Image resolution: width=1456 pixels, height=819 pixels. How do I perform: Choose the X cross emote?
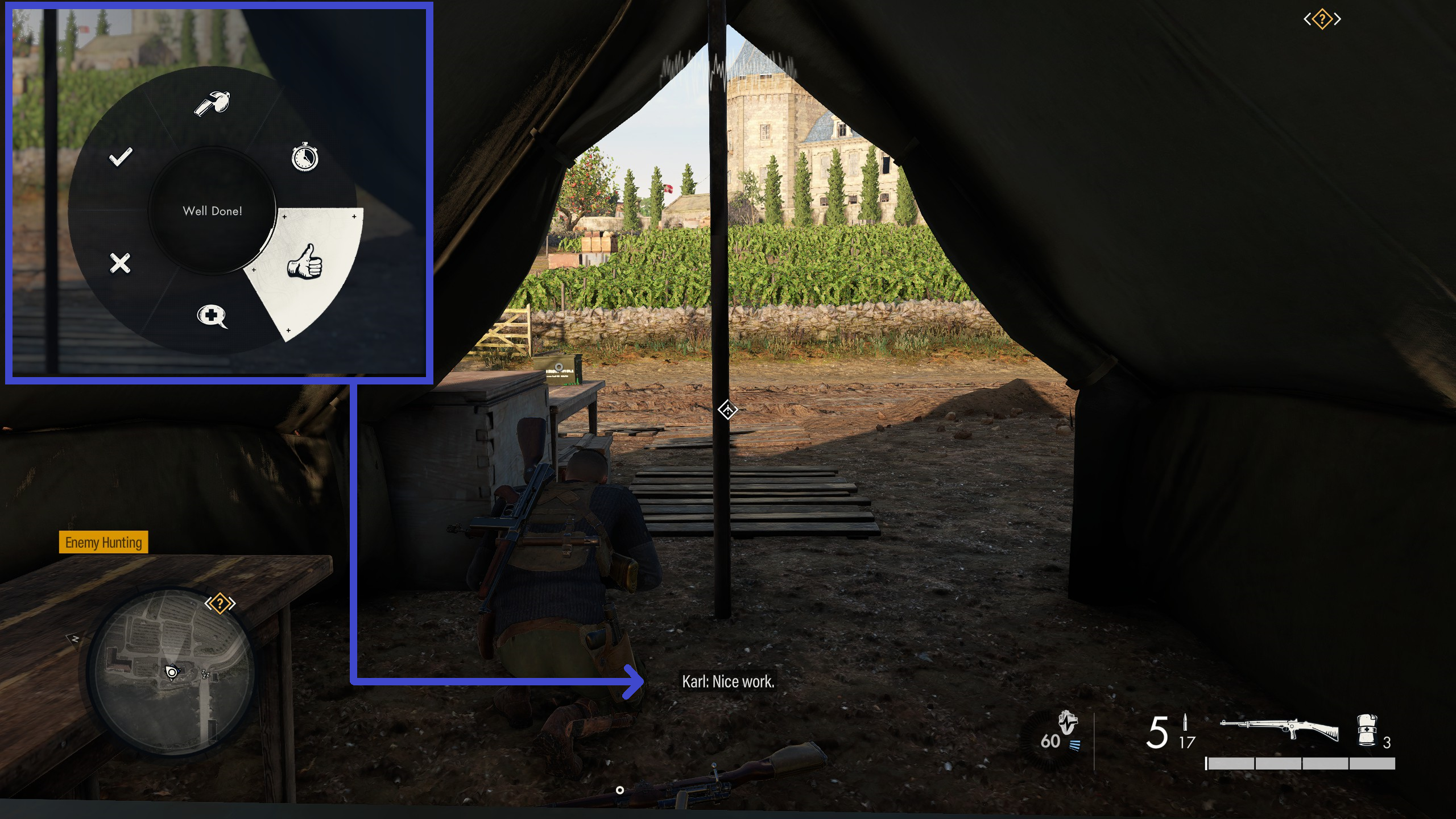[120, 263]
